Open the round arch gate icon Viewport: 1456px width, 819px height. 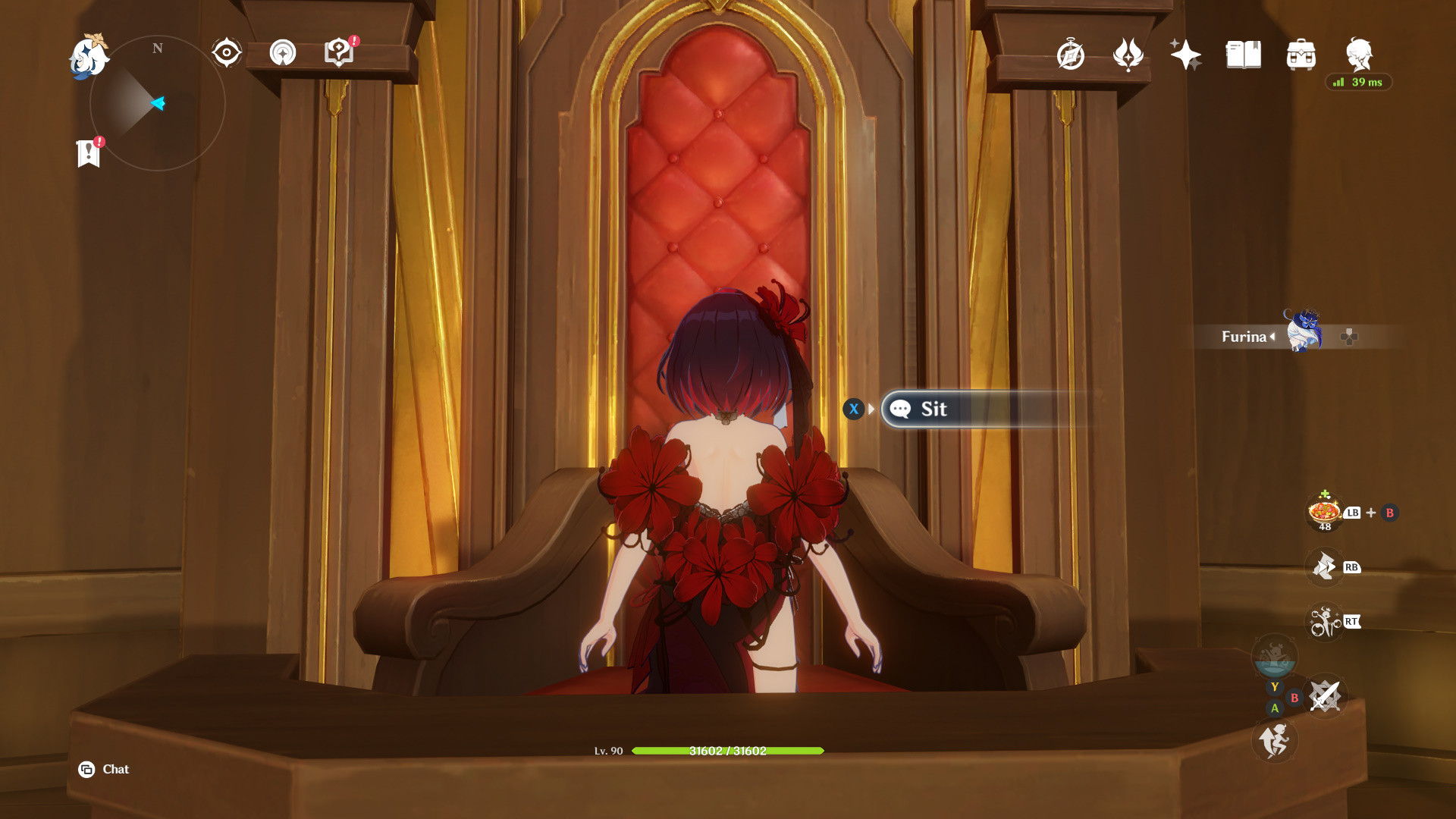(283, 53)
